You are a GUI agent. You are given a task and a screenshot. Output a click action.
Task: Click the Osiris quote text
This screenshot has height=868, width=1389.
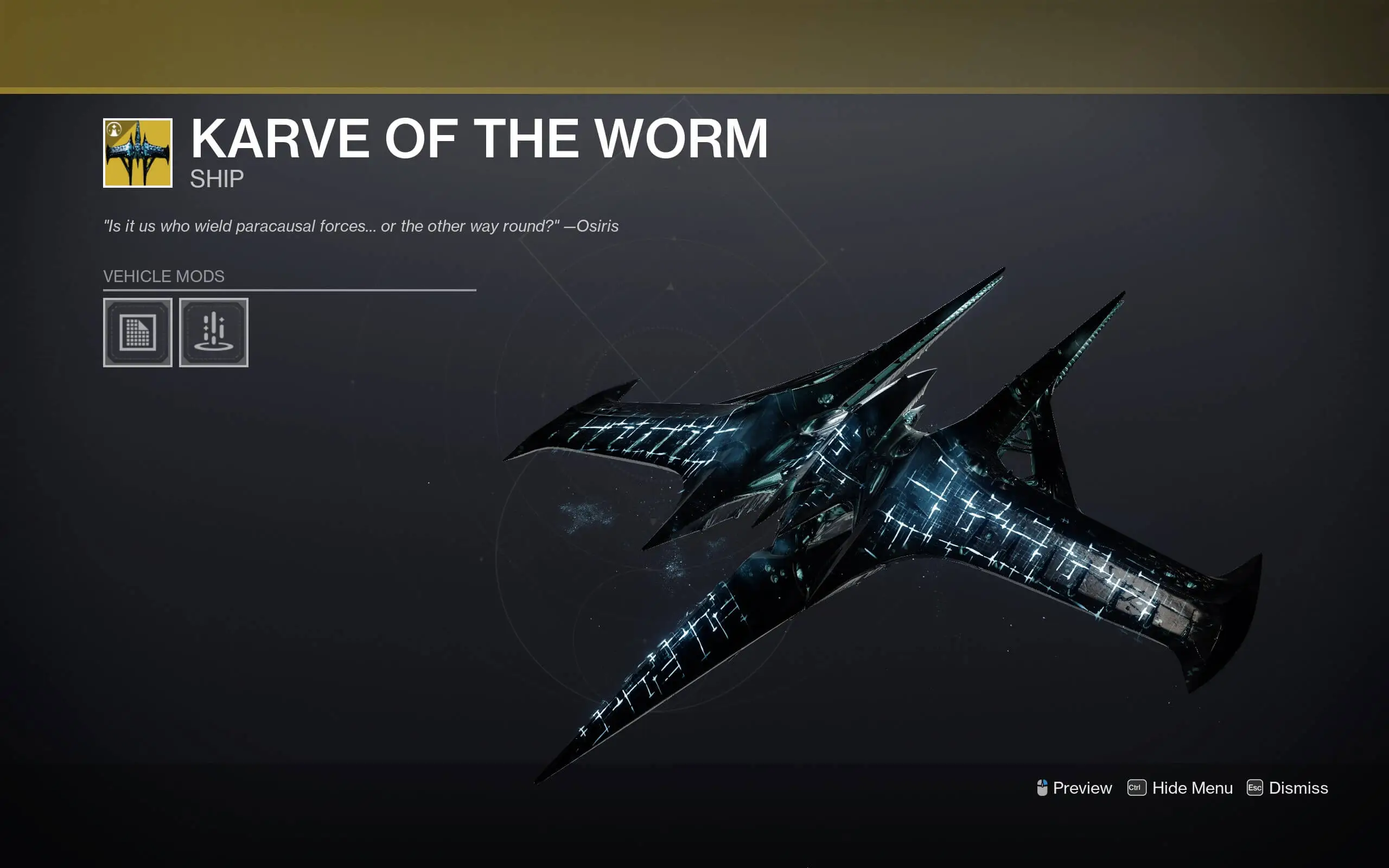pos(360,226)
